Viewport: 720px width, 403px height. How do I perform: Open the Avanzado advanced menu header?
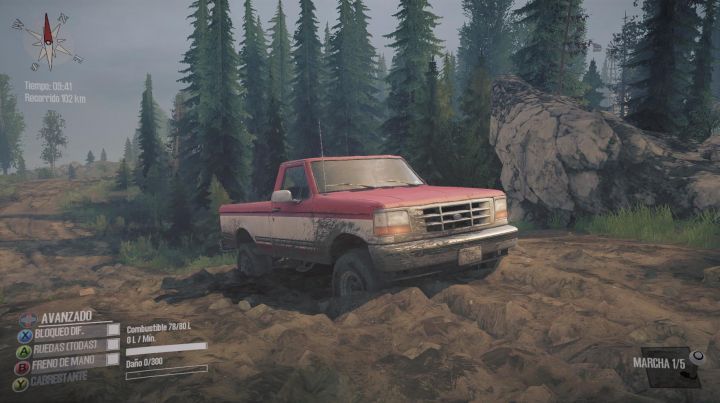[66, 315]
